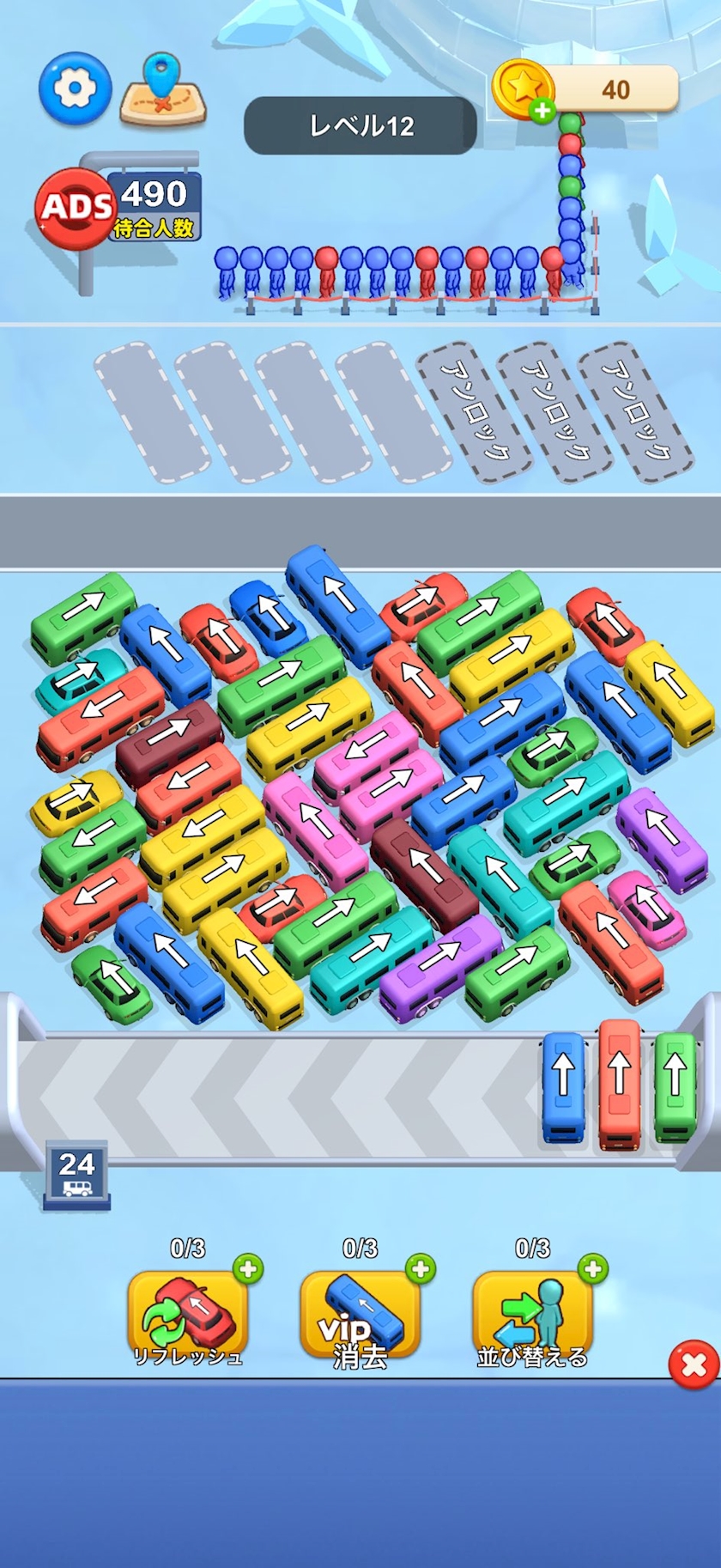Viewport: 721px width, 1568px height.
Task: Tap the red ADS button
Action: 75,207
